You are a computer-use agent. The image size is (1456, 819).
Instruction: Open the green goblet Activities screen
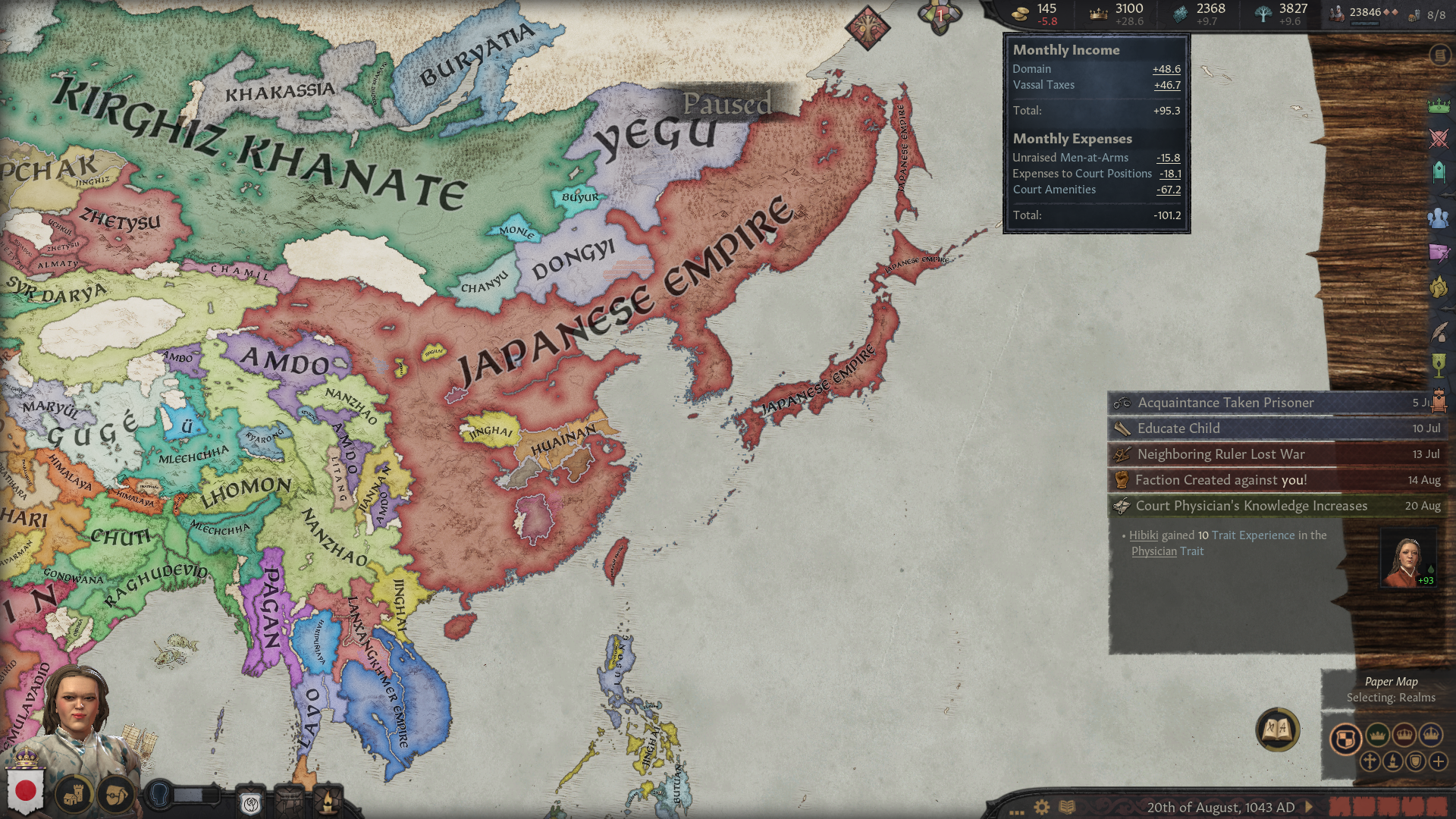point(1439,365)
